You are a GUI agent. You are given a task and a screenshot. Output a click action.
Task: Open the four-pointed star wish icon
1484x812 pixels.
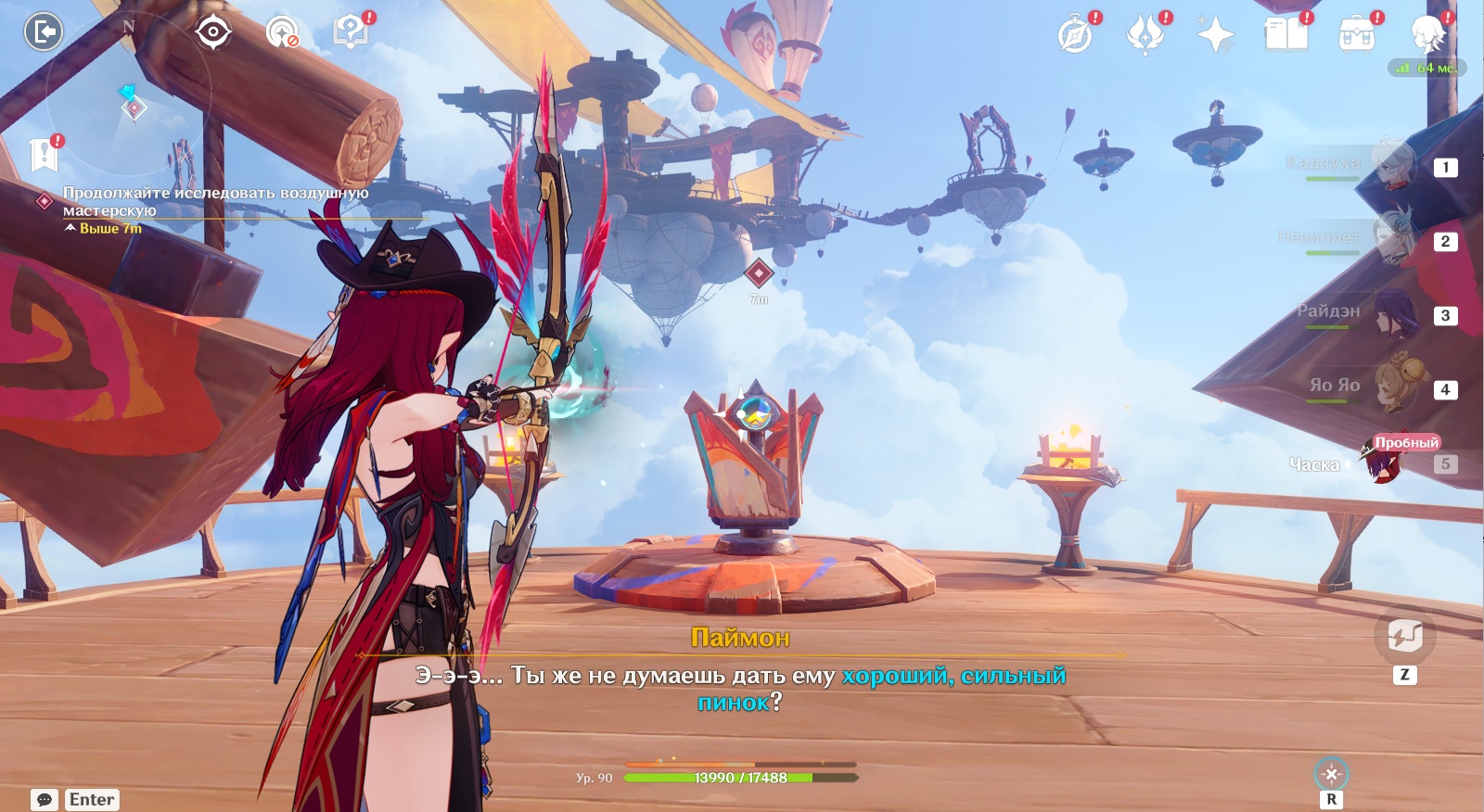[1215, 35]
